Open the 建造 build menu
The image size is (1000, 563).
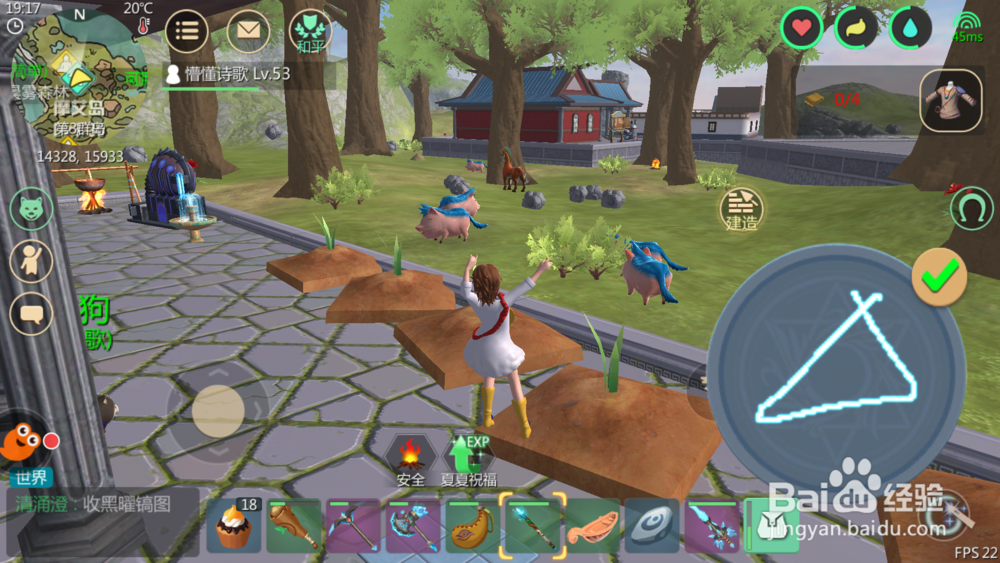(x=742, y=209)
